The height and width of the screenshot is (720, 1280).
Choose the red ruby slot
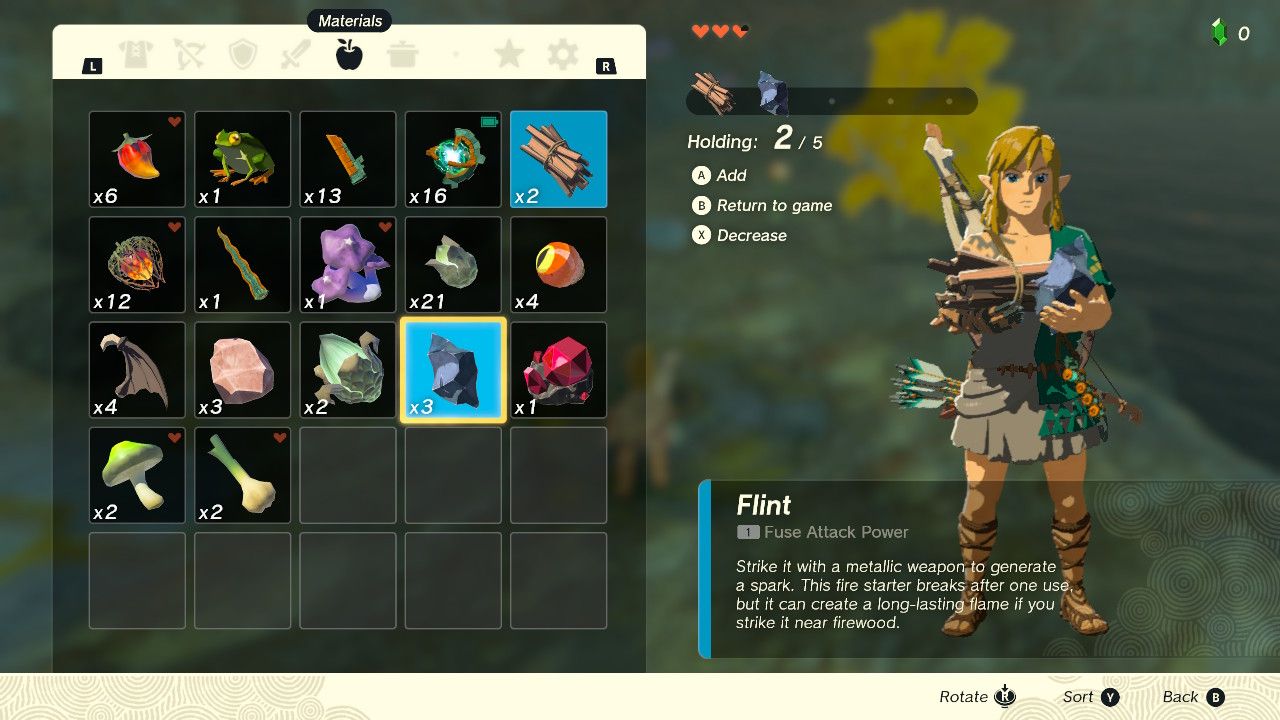coord(558,370)
